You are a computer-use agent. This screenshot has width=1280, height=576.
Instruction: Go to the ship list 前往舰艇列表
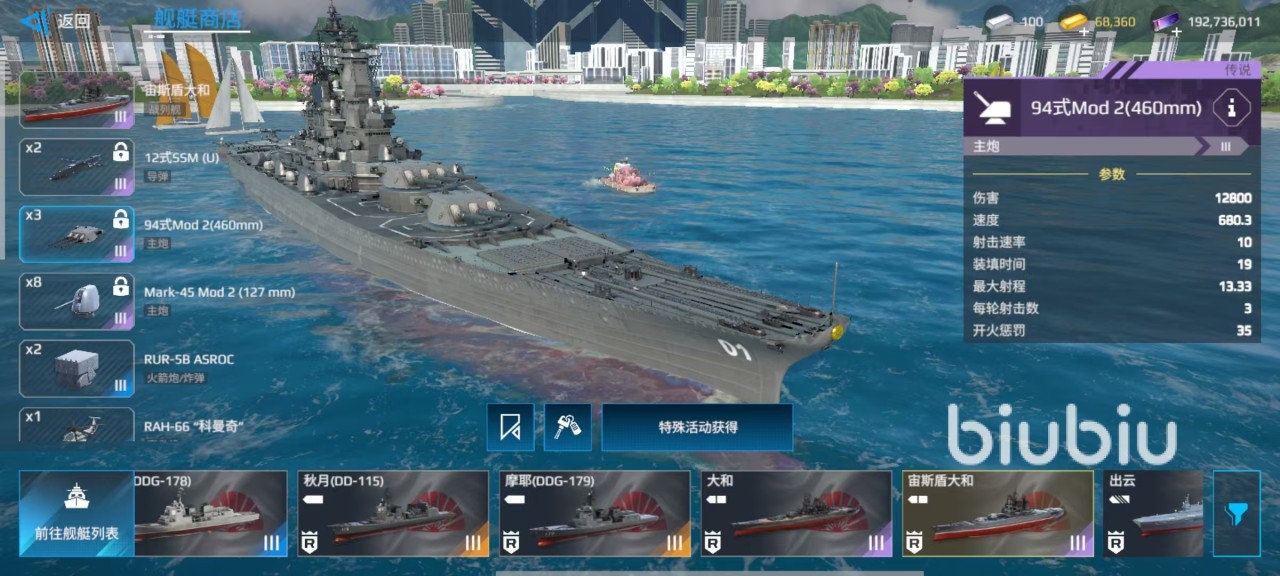click(x=76, y=513)
